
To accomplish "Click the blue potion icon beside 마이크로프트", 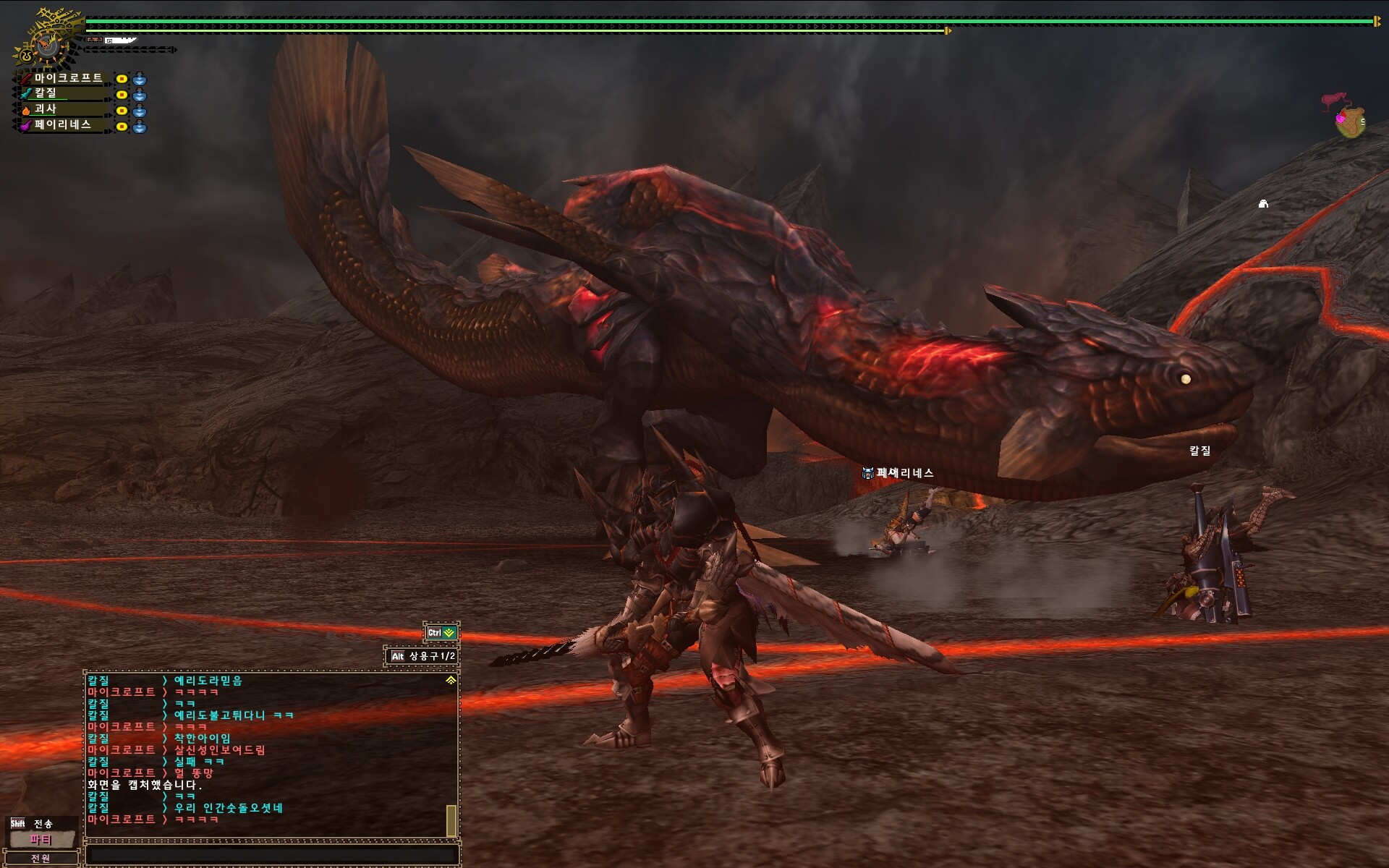I will pos(140,79).
